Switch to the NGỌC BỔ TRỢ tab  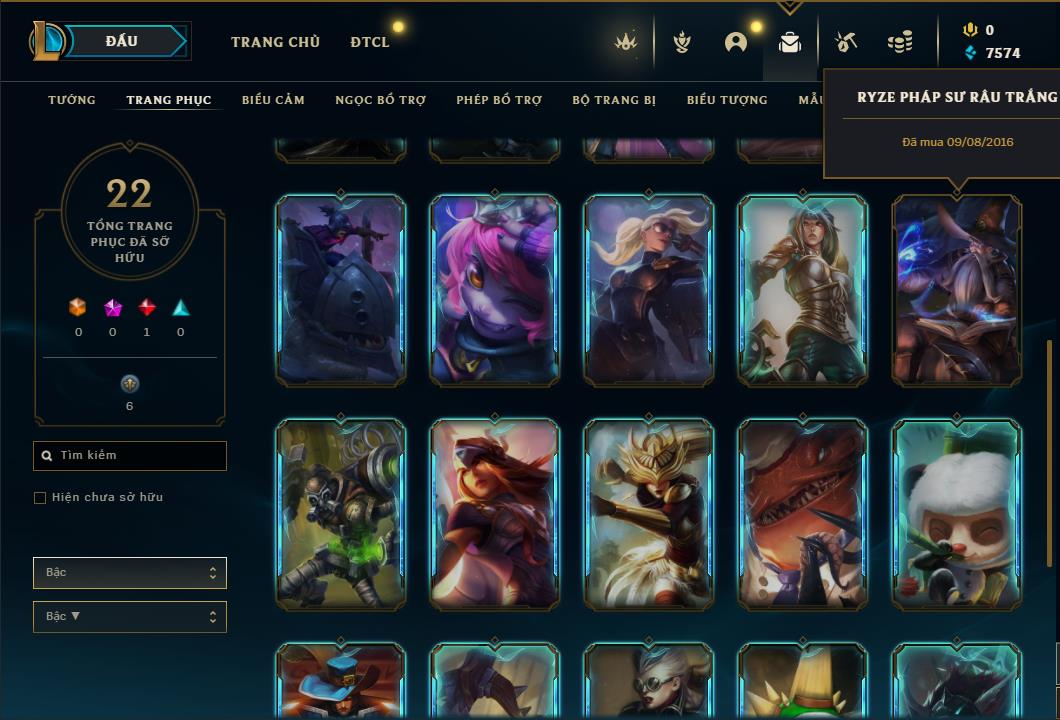click(x=380, y=100)
